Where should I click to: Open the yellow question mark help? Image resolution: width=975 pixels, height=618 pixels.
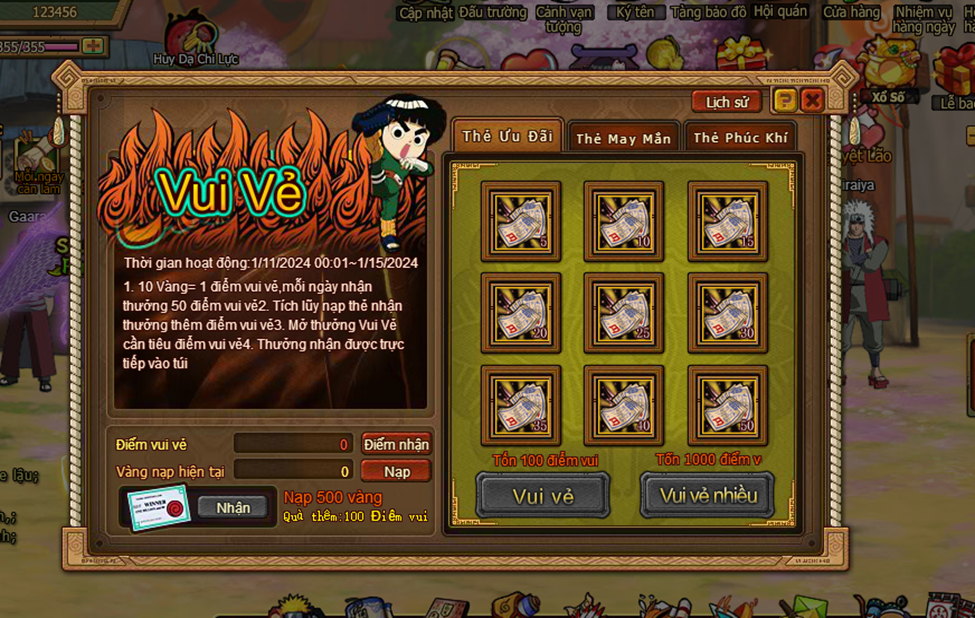(785, 100)
